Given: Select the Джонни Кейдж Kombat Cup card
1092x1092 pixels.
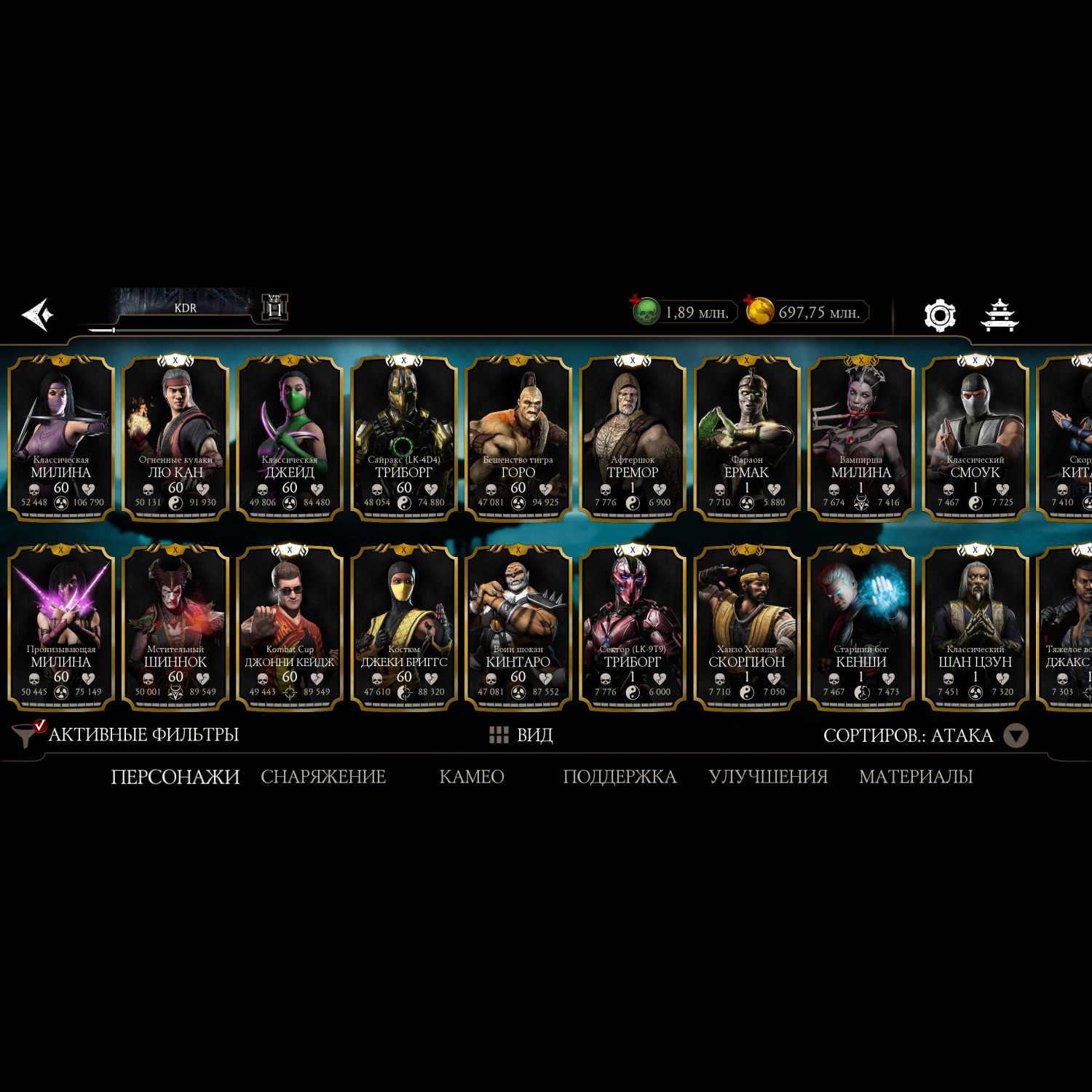Looking at the screenshot, I should point(290,626).
